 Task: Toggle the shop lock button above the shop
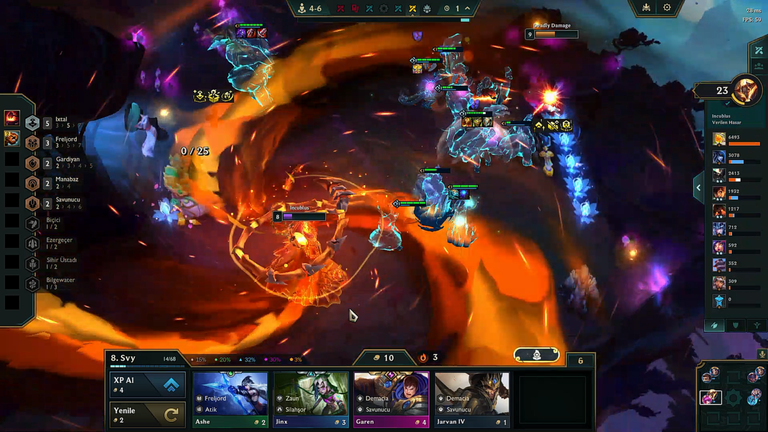pos(537,355)
